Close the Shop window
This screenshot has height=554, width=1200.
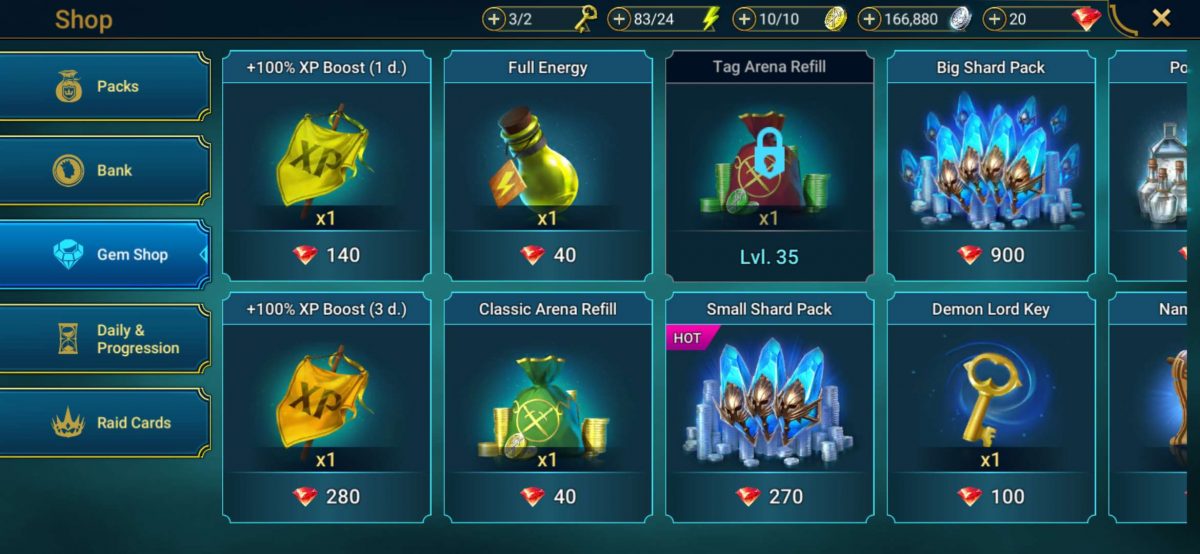click(1161, 18)
